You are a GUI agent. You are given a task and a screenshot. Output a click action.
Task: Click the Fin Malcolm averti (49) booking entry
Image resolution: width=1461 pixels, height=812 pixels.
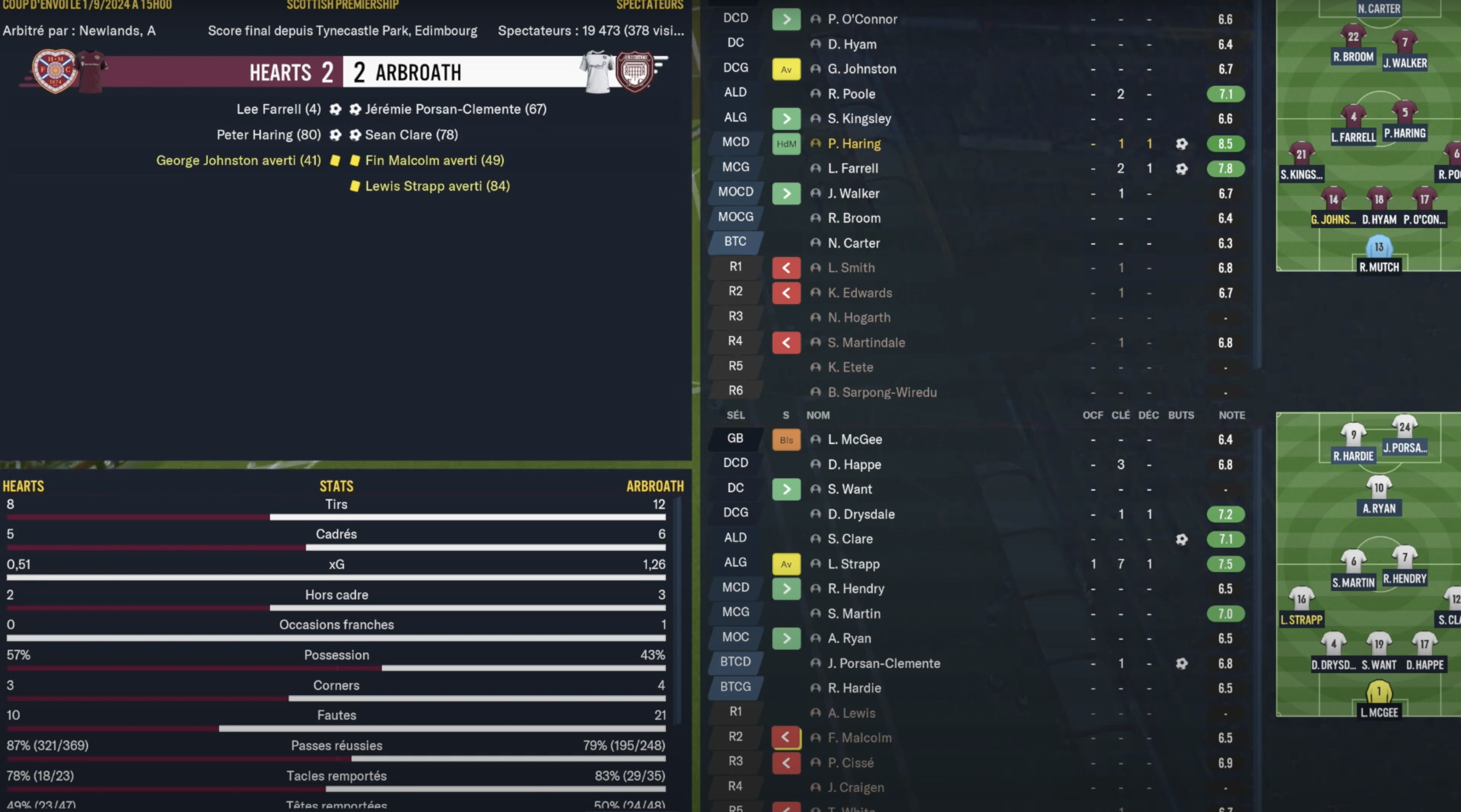point(434,161)
